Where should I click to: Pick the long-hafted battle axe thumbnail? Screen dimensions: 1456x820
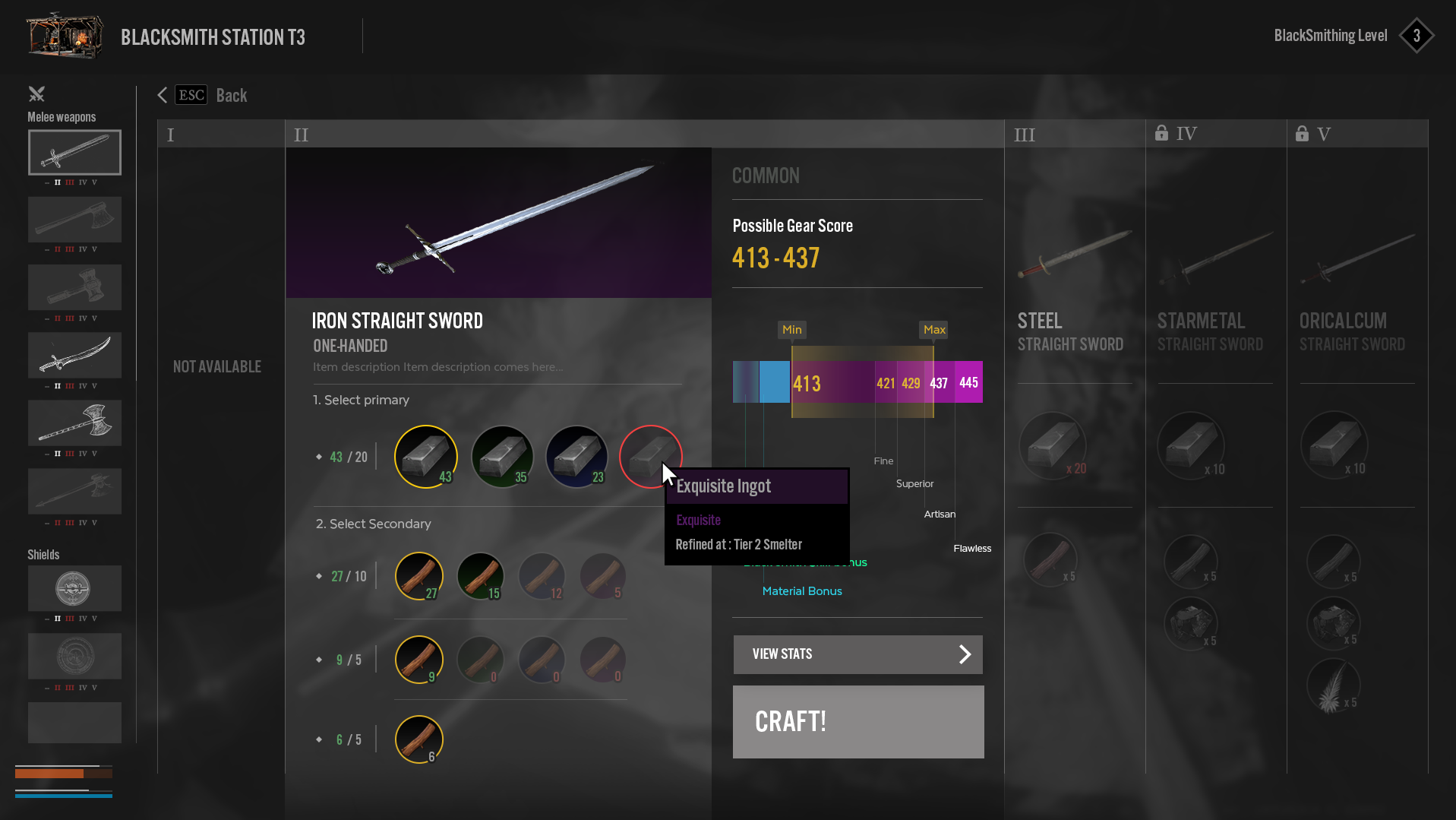tap(74, 423)
